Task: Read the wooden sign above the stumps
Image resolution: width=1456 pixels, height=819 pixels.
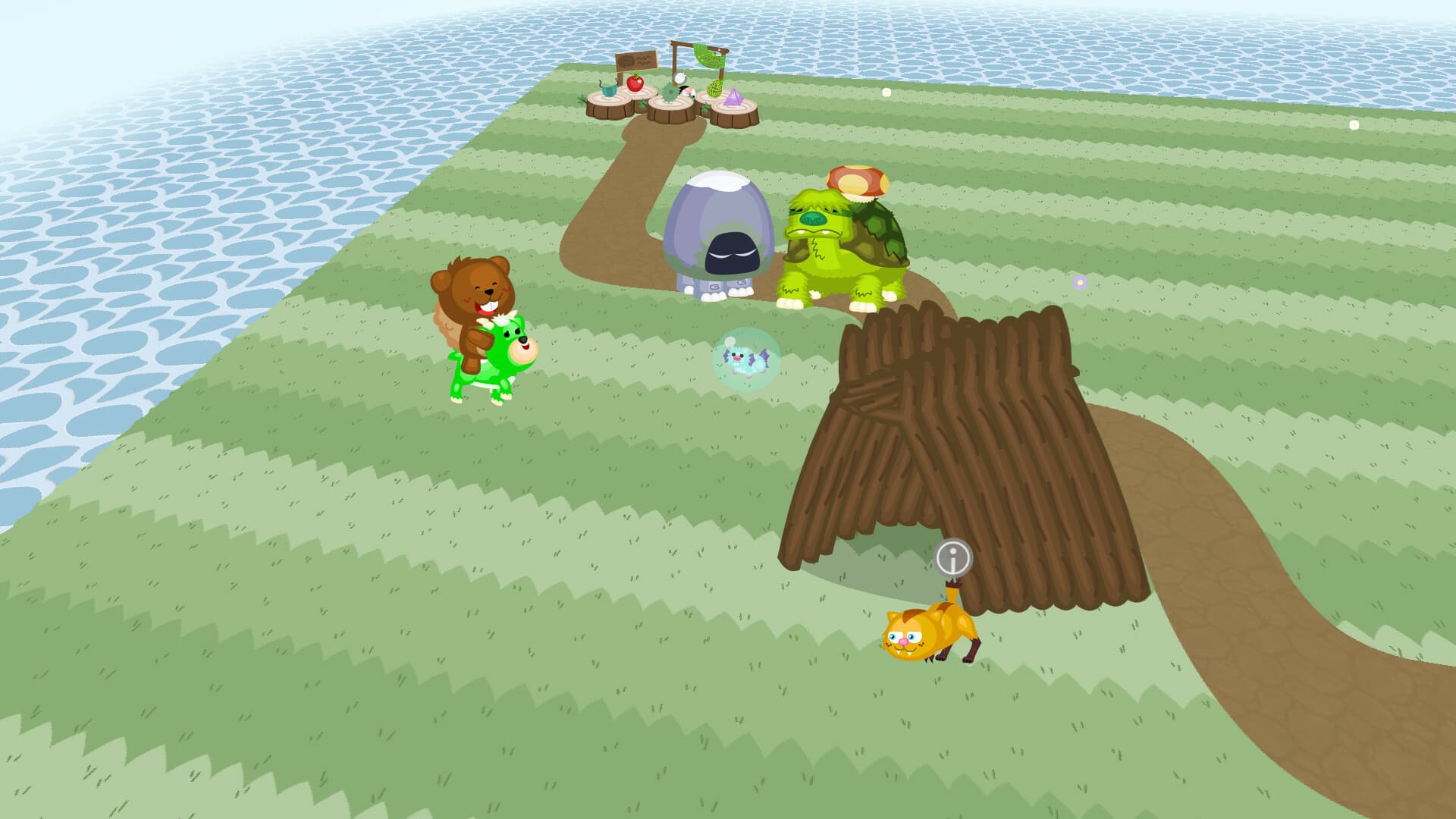Action: click(x=636, y=61)
